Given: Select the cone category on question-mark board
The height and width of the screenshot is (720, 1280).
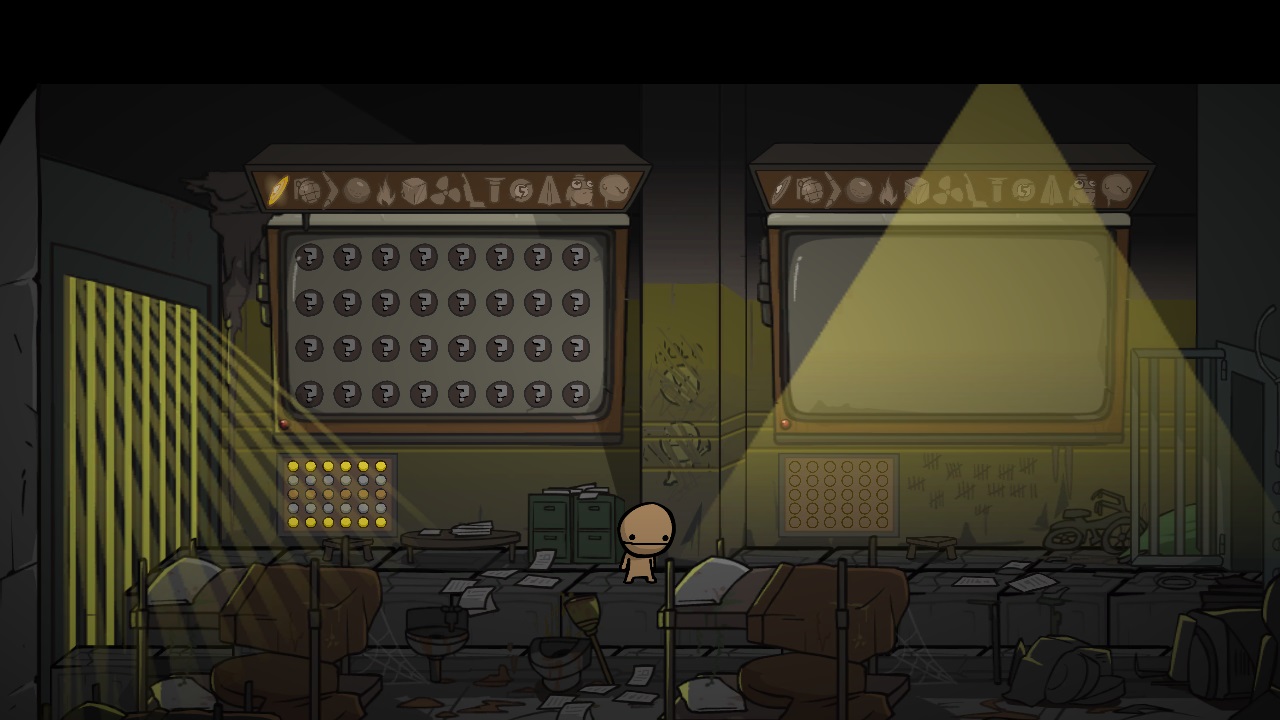Looking at the screenshot, I should pyautogui.click(x=549, y=189).
